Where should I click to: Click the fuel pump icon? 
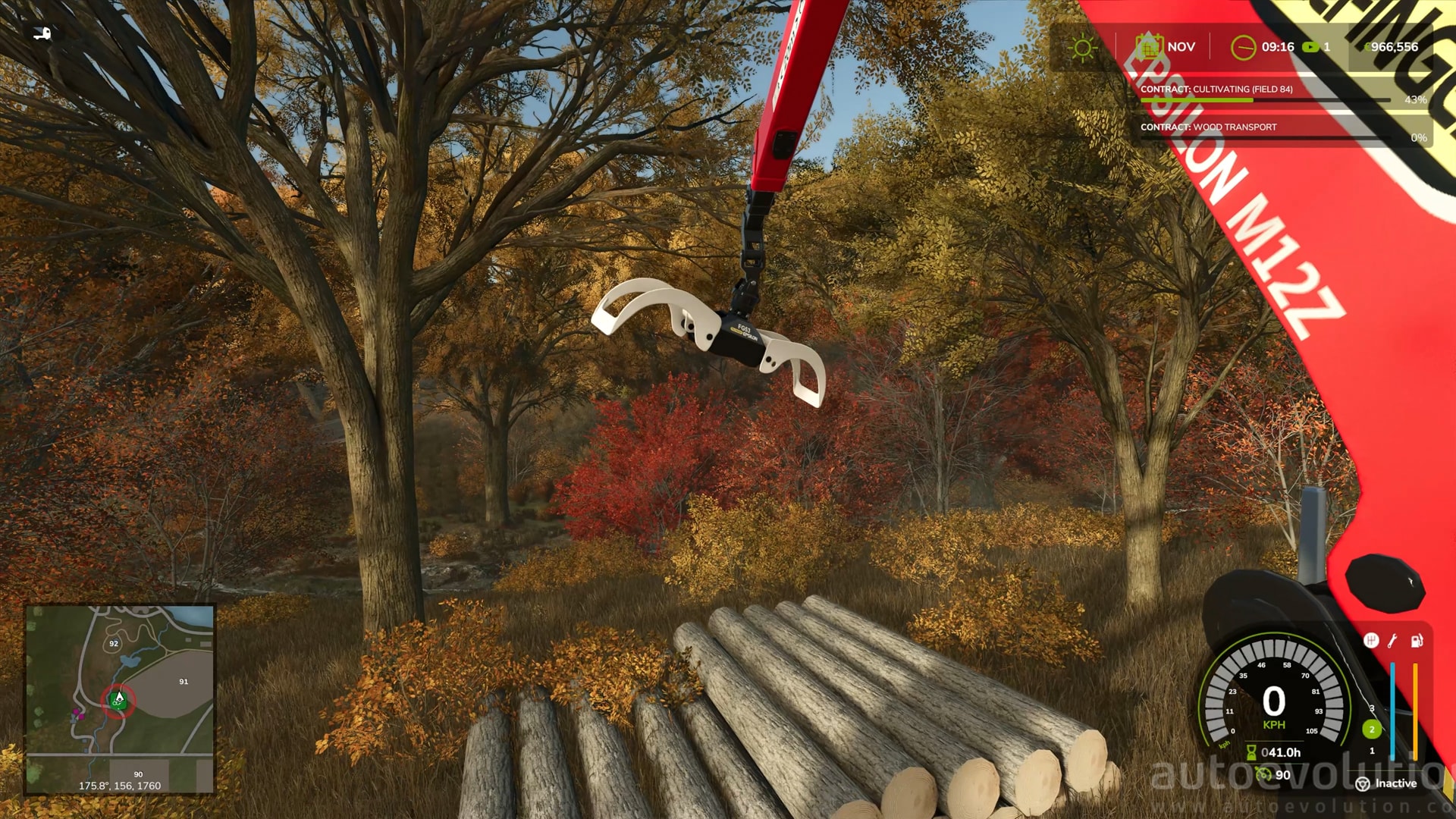click(1416, 641)
